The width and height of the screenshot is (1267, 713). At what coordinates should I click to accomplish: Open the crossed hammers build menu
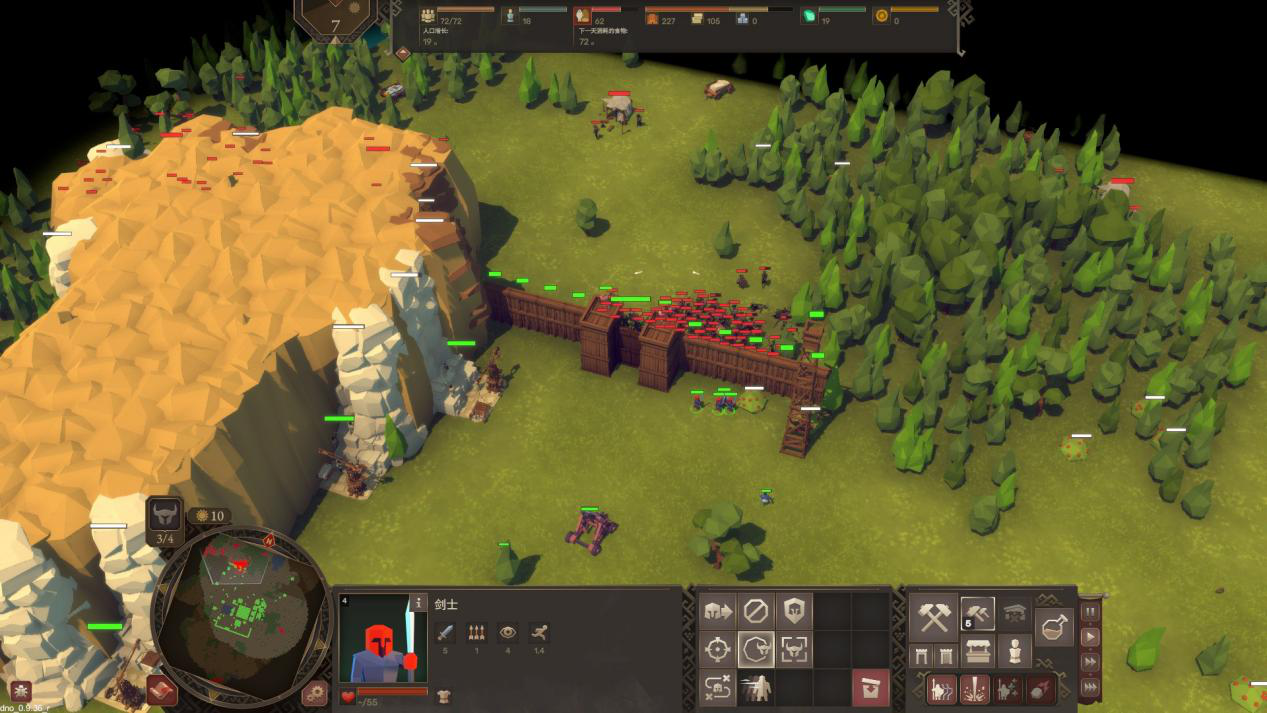(934, 618)
